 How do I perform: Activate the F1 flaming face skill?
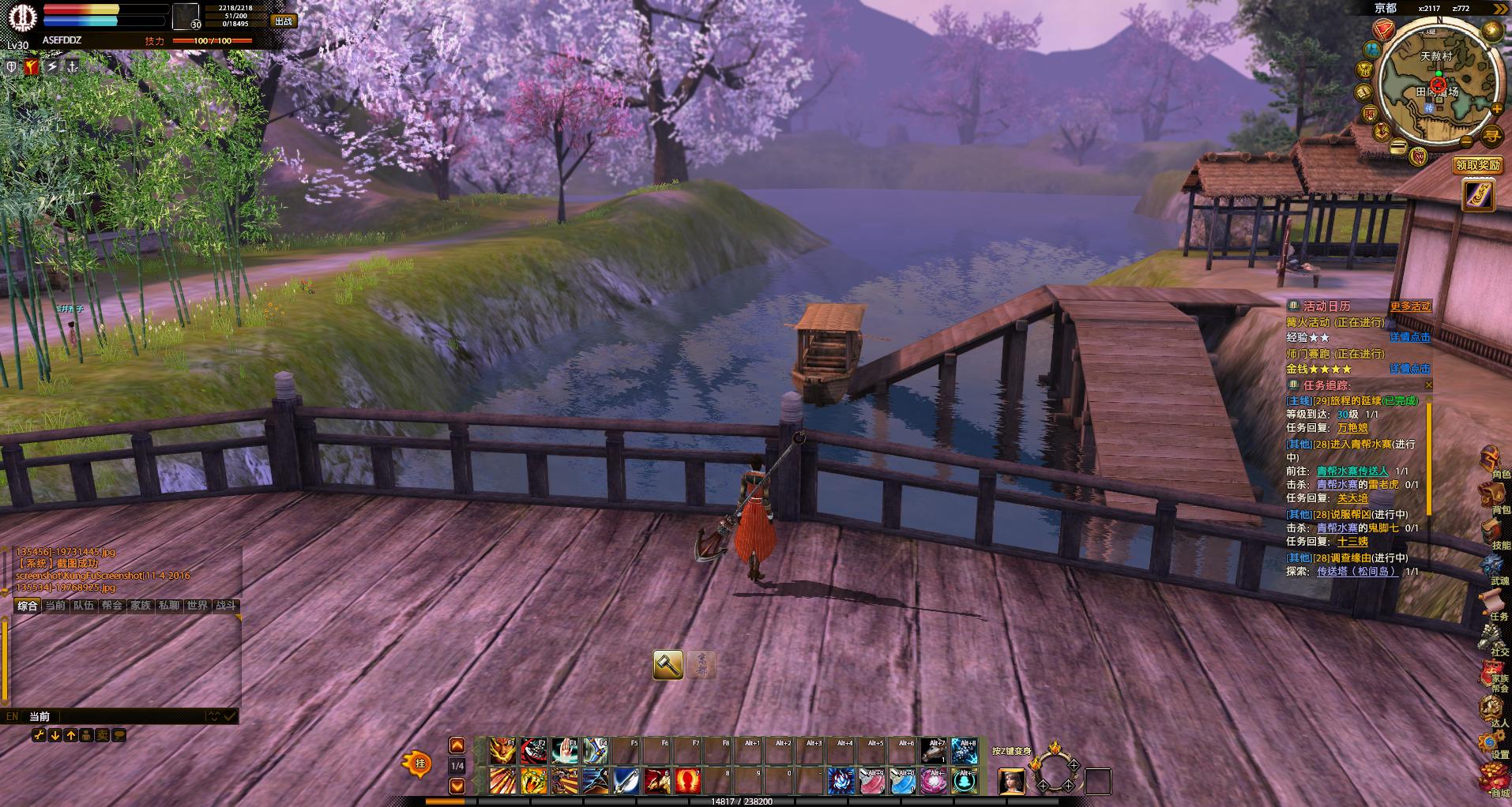503,751
